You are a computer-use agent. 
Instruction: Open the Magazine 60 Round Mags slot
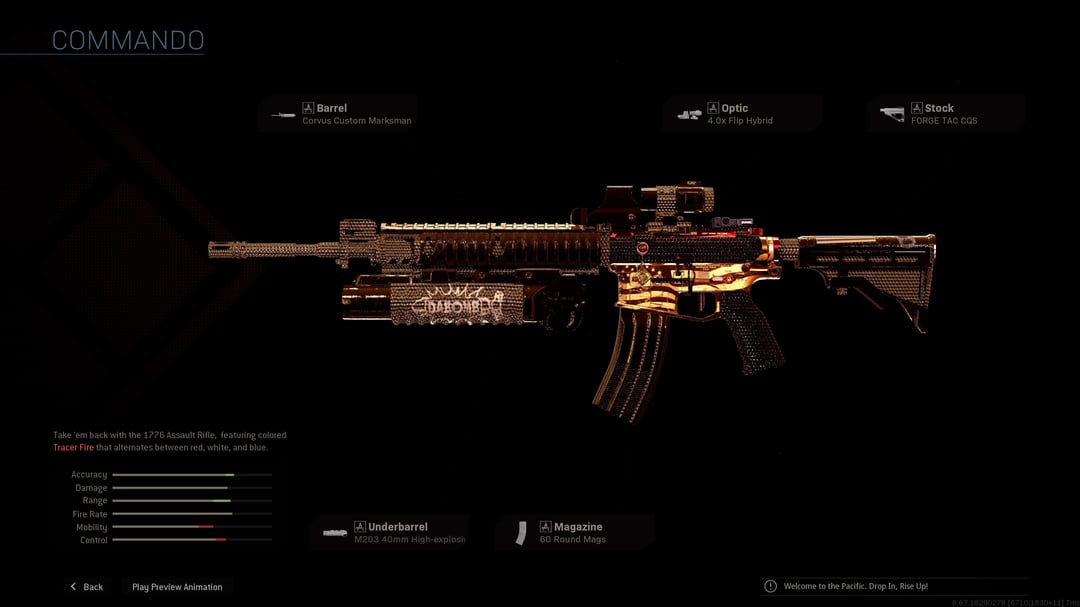point(574,533)
